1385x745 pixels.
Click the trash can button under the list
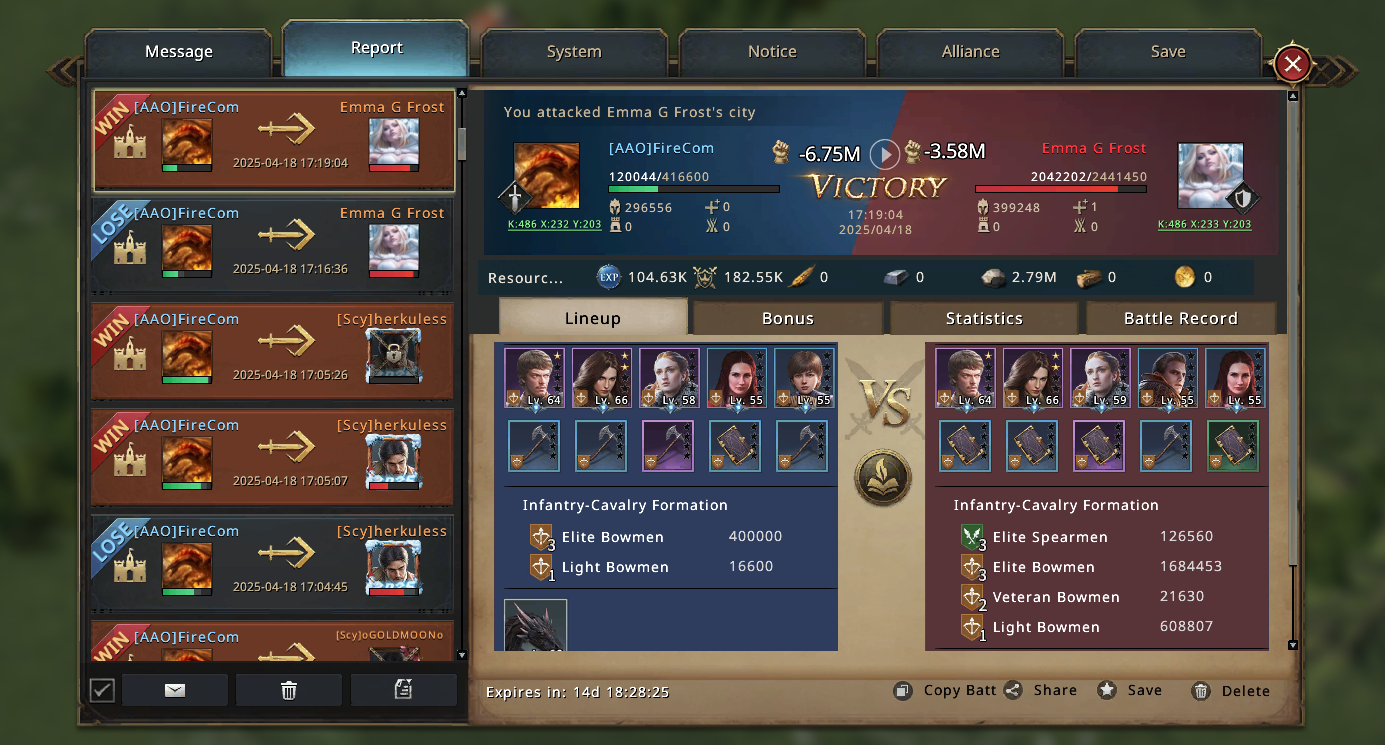[289, 690]
